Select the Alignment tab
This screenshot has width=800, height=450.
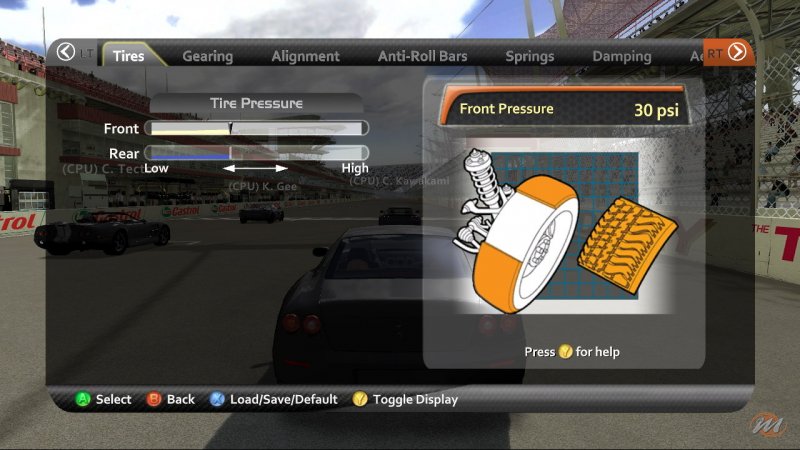(305, 56)
